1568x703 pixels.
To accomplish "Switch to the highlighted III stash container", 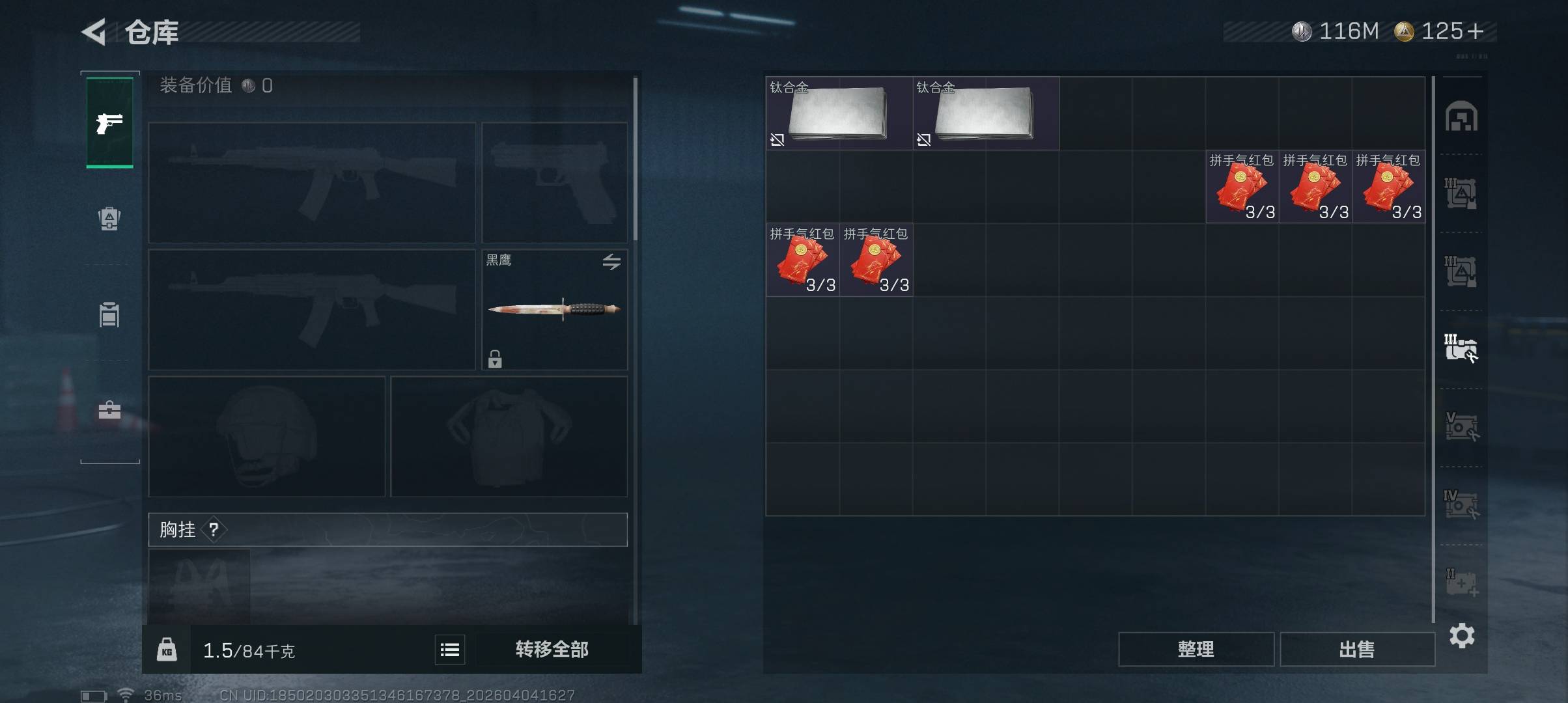I will coord(1461,349).
